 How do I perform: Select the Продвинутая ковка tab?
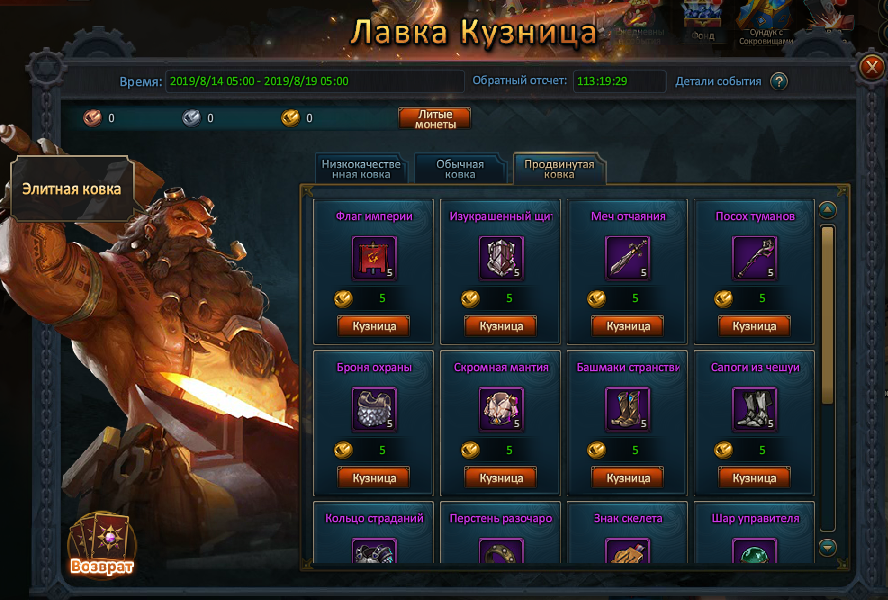[559, 169]
